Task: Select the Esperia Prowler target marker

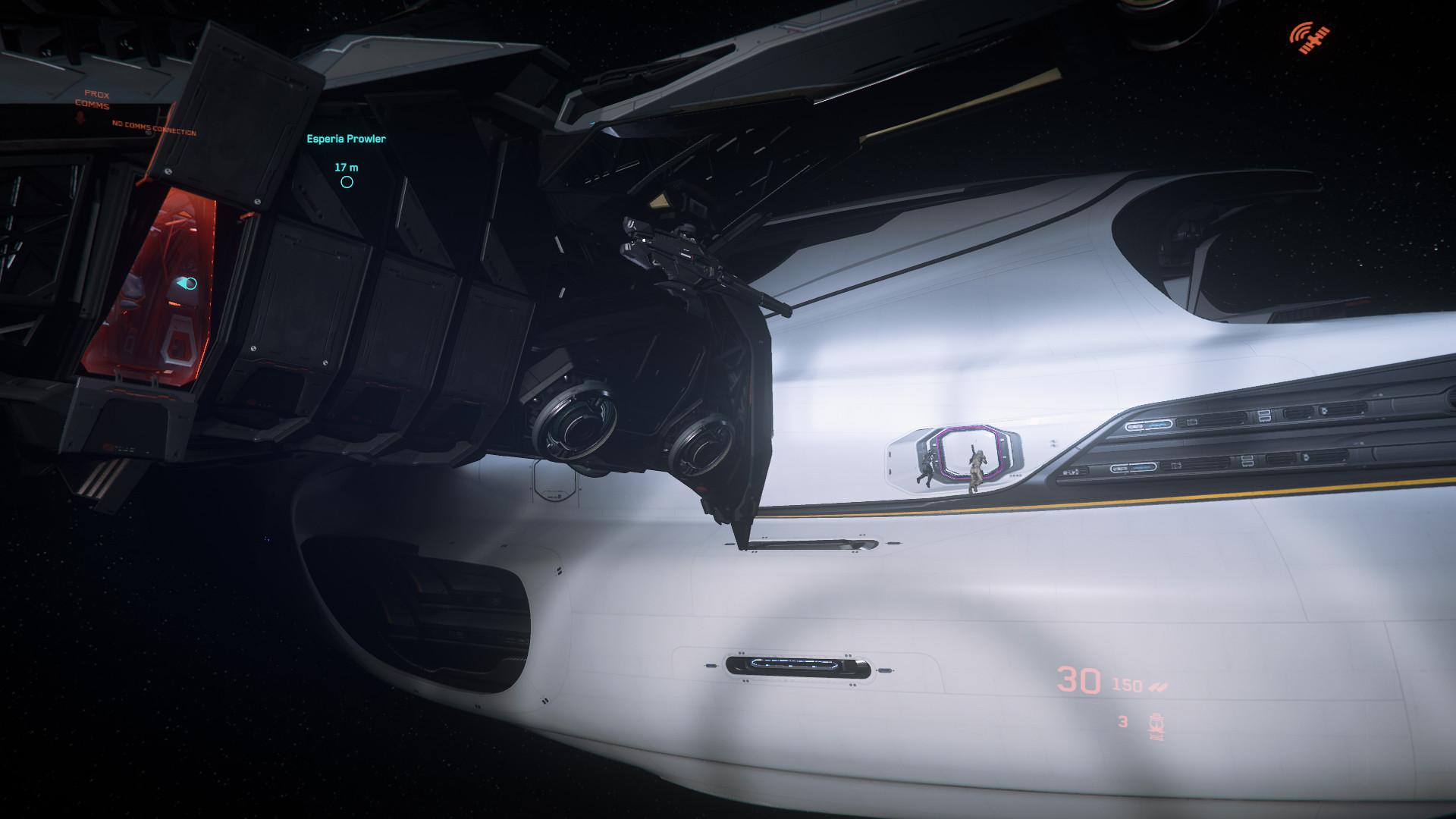Action: [347, 182]
